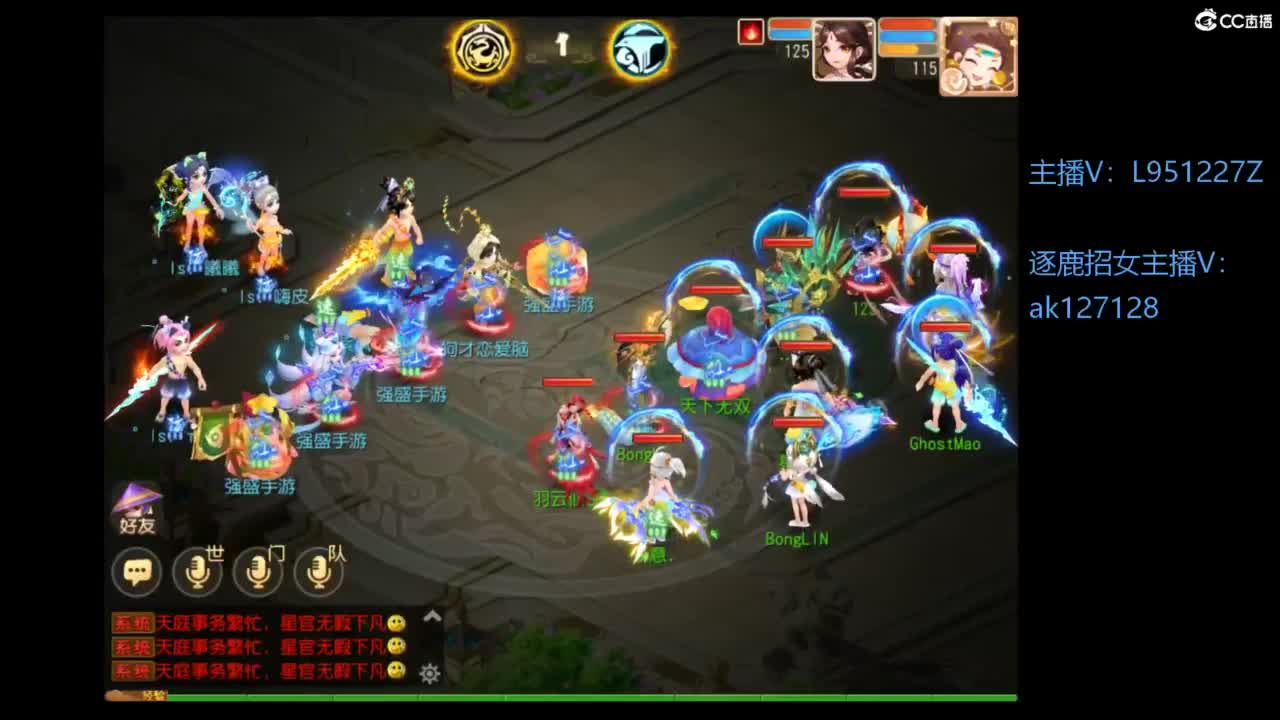
Task: Tap the crowned badge on the right character portrait
Action: coord(1008,25)
